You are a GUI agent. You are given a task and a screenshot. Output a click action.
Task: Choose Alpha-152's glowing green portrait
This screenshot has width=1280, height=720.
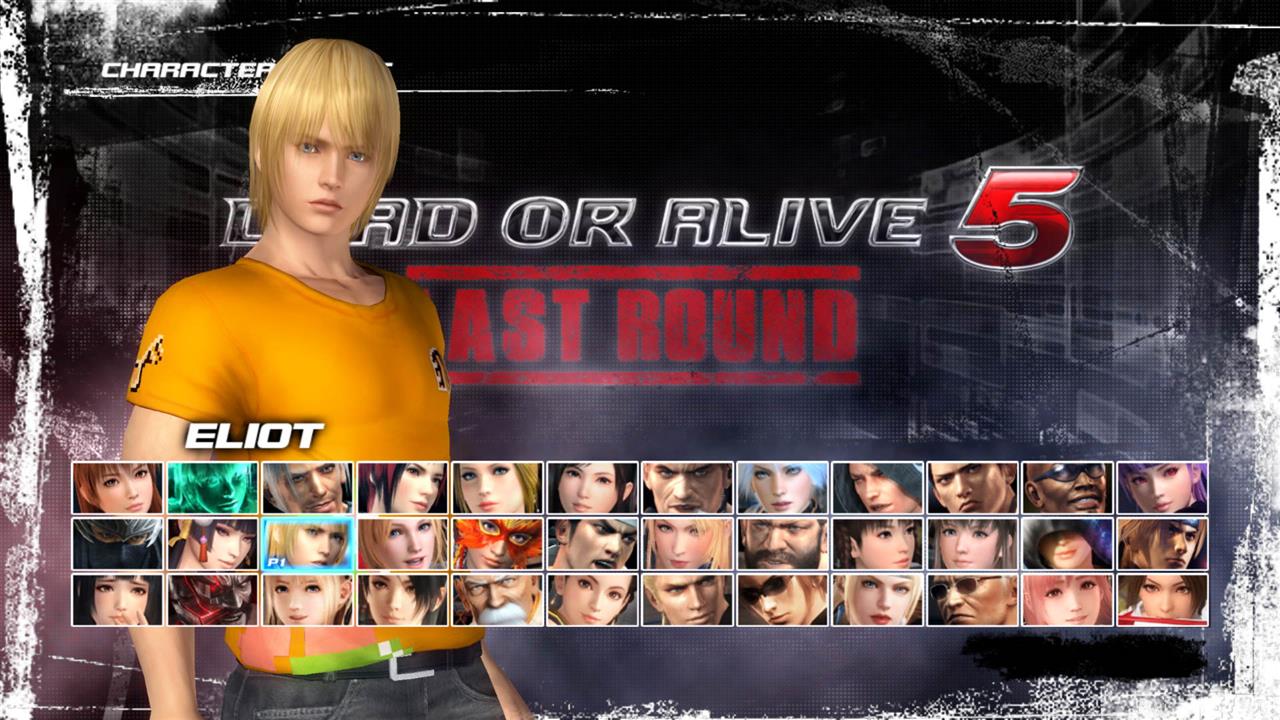click(204, 490)
